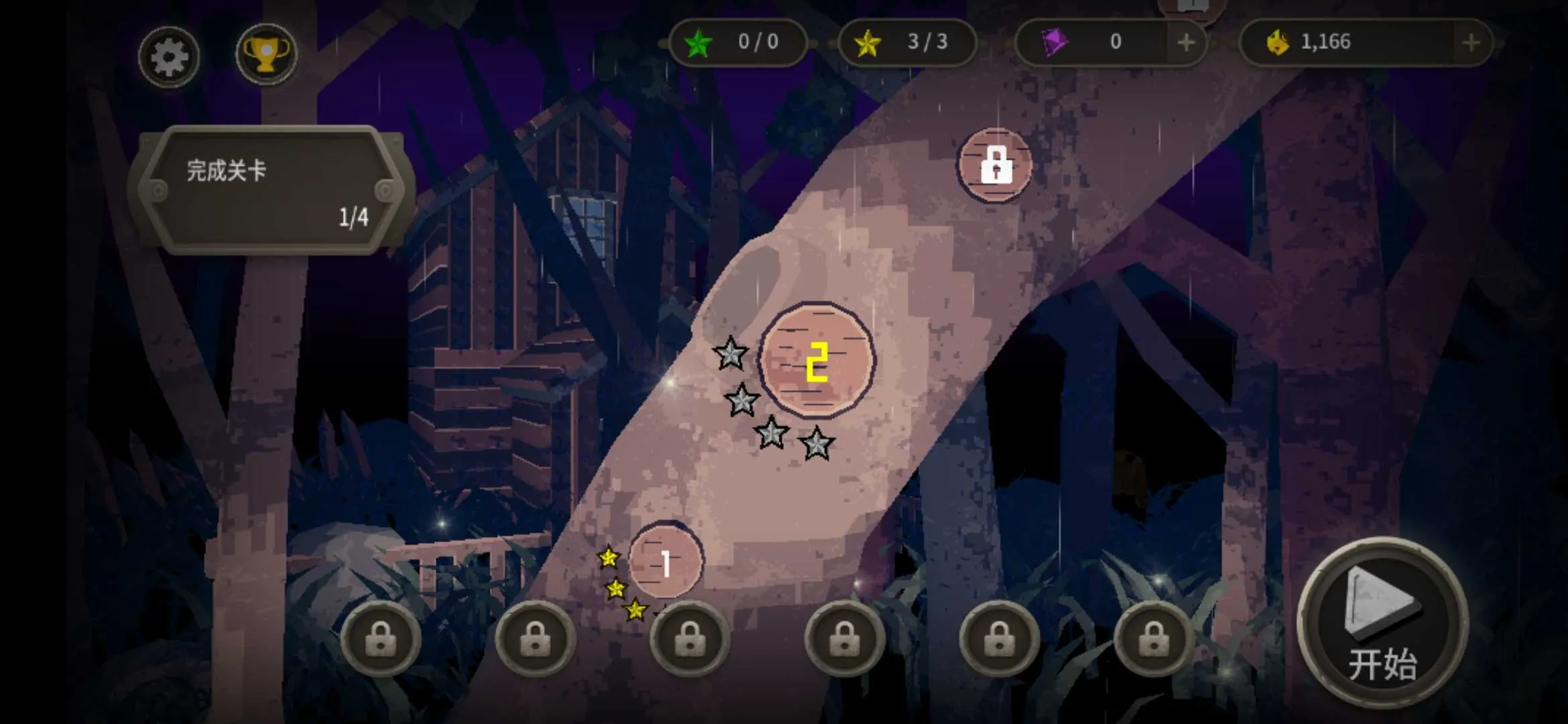Viewport: 1568px width, 724px height.
Task: Select level 2 node
Action: (816, 361)
